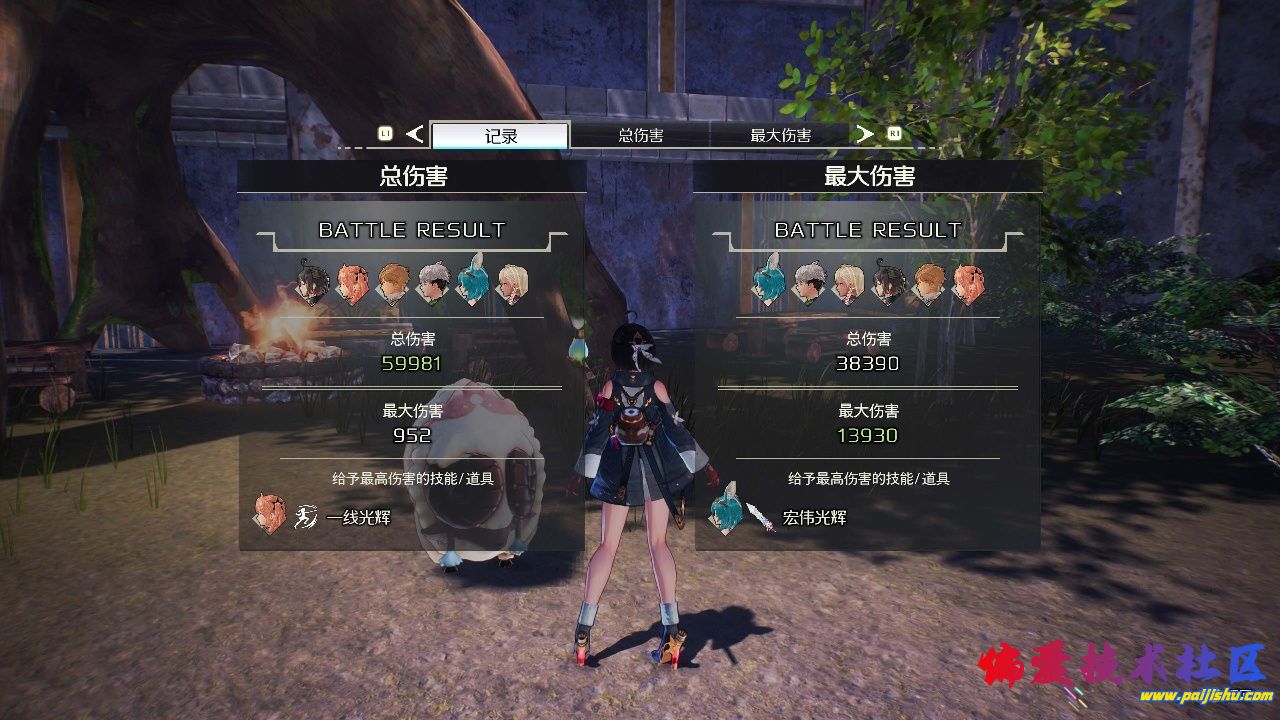Open the 最大伤害 tab
The height and width of the screenshot is (720, 1280).
pyautogui.click(x=780, y=136)
